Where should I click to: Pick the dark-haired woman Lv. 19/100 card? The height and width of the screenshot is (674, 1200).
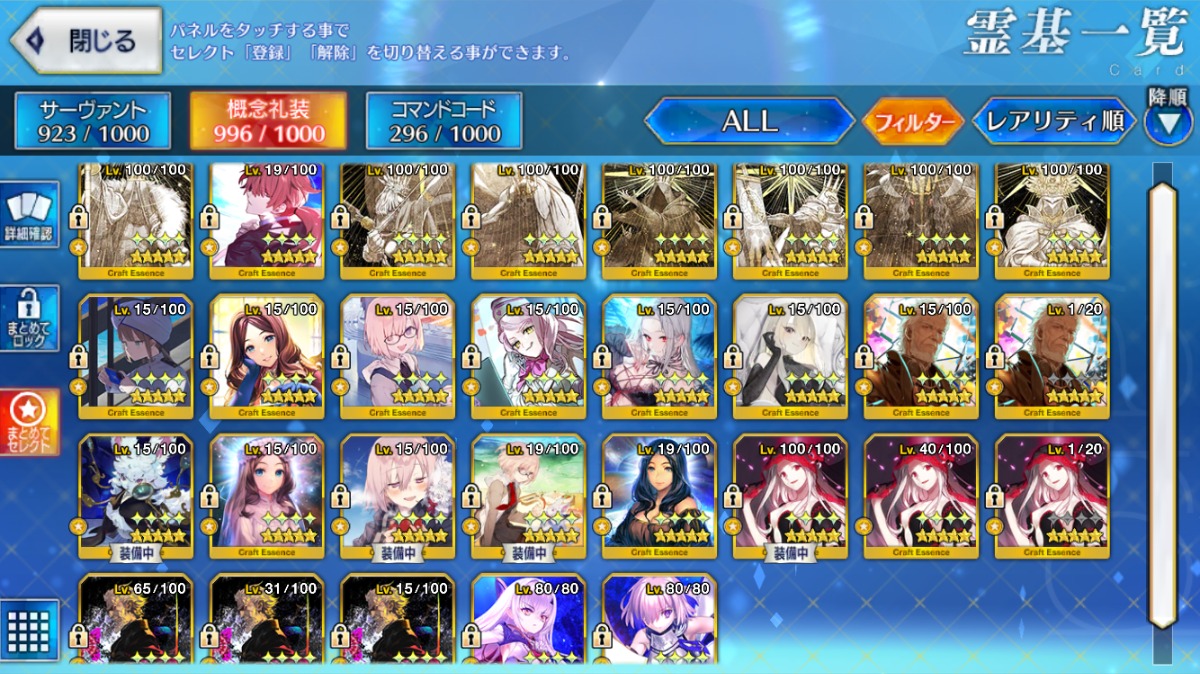tap(659, 495)
